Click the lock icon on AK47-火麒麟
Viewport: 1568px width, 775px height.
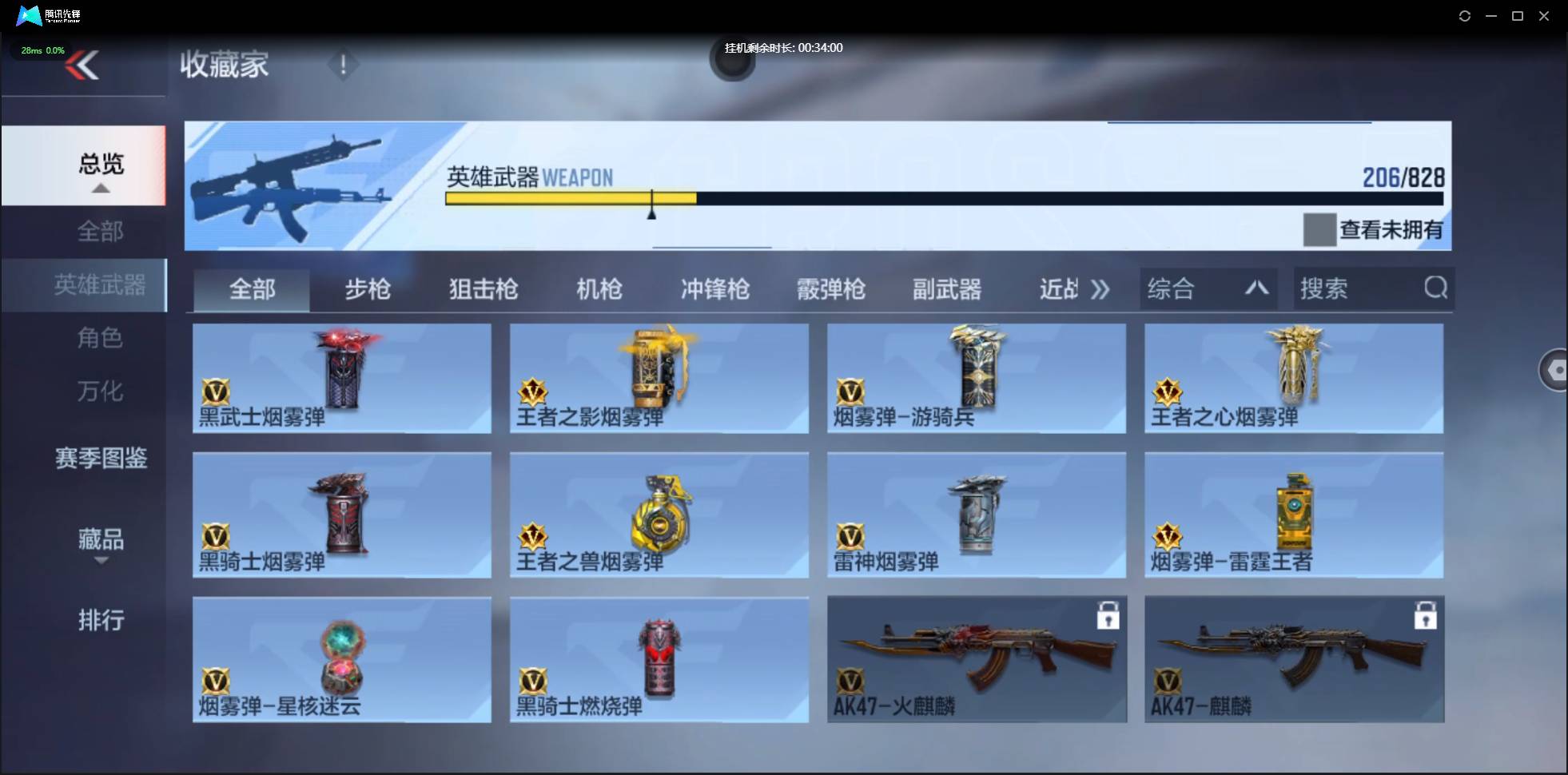[1109, 616]
